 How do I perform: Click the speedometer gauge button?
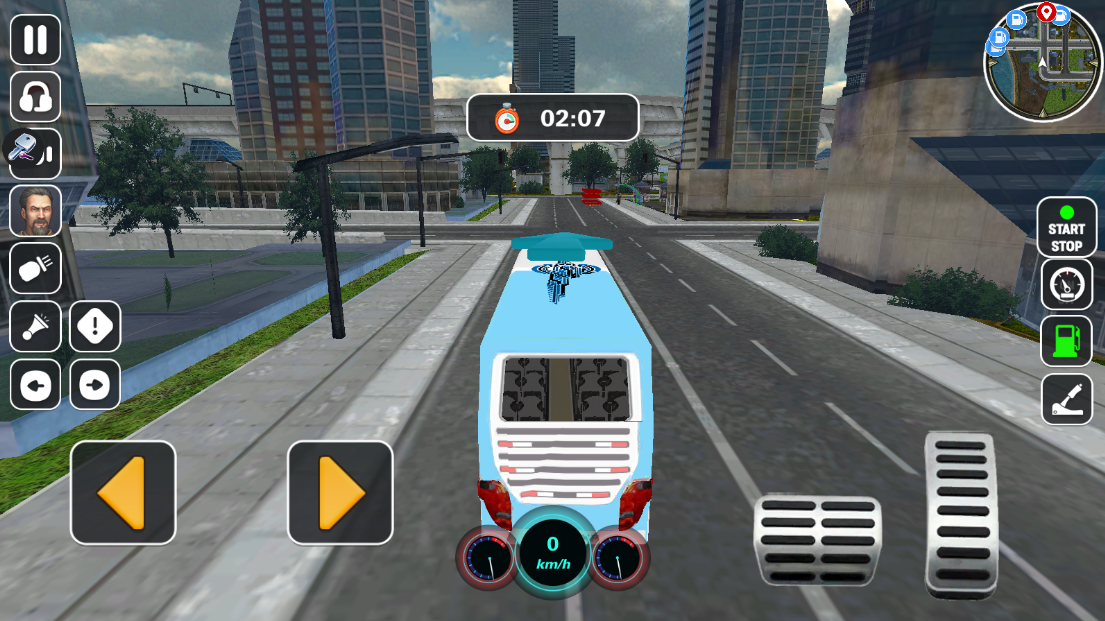[x=1066, y=285]
